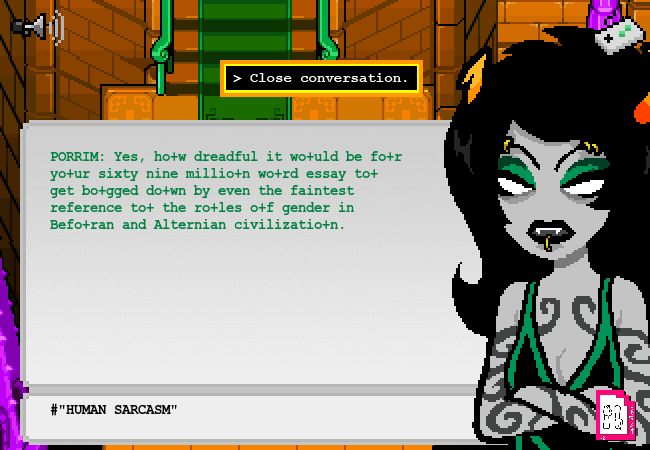Choose the "Close conversation." option
This screenshot has height=450, width=650.
pyautogui.click(x=321, y=78)
